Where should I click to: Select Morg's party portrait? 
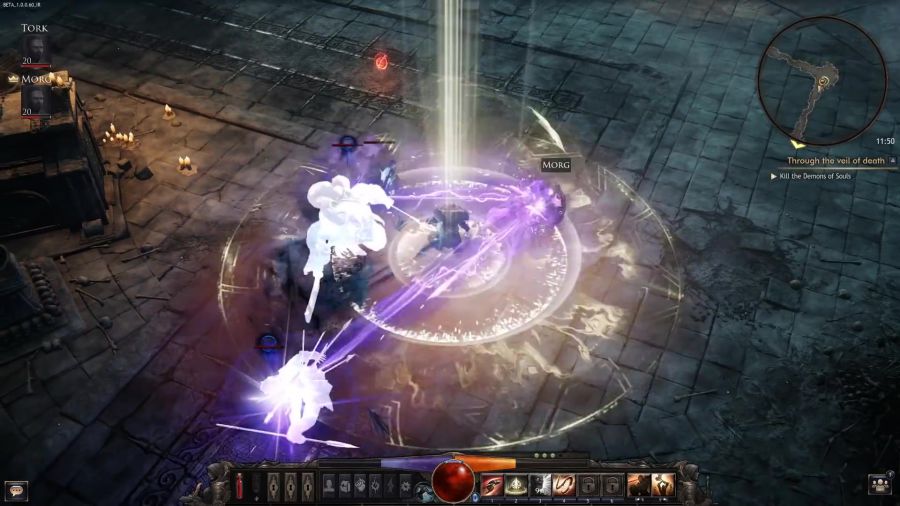pyautogui.click(x=36, y=99)
